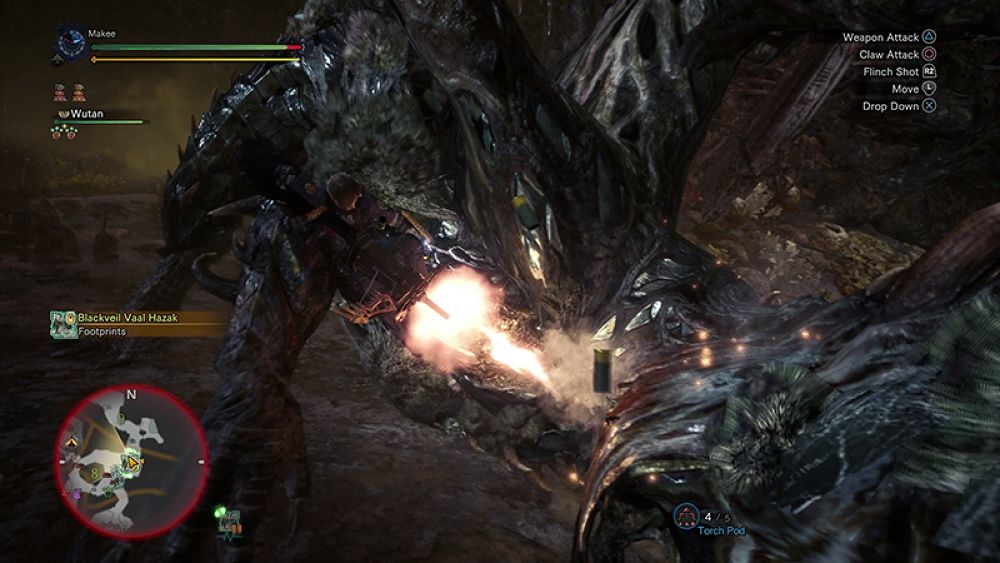Click the Blackveil Vaal Hazak monster icon
Image resolution: width=1000 pixels, height=563 pixels.
click(x=65, y=323)
